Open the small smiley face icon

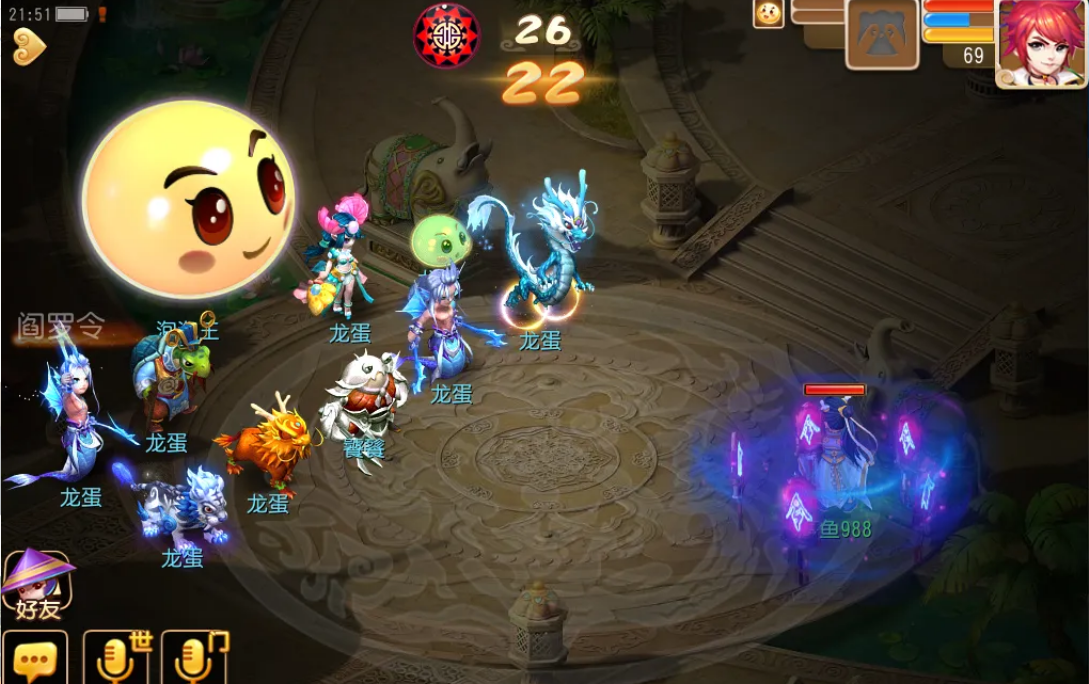coord(768,13)
